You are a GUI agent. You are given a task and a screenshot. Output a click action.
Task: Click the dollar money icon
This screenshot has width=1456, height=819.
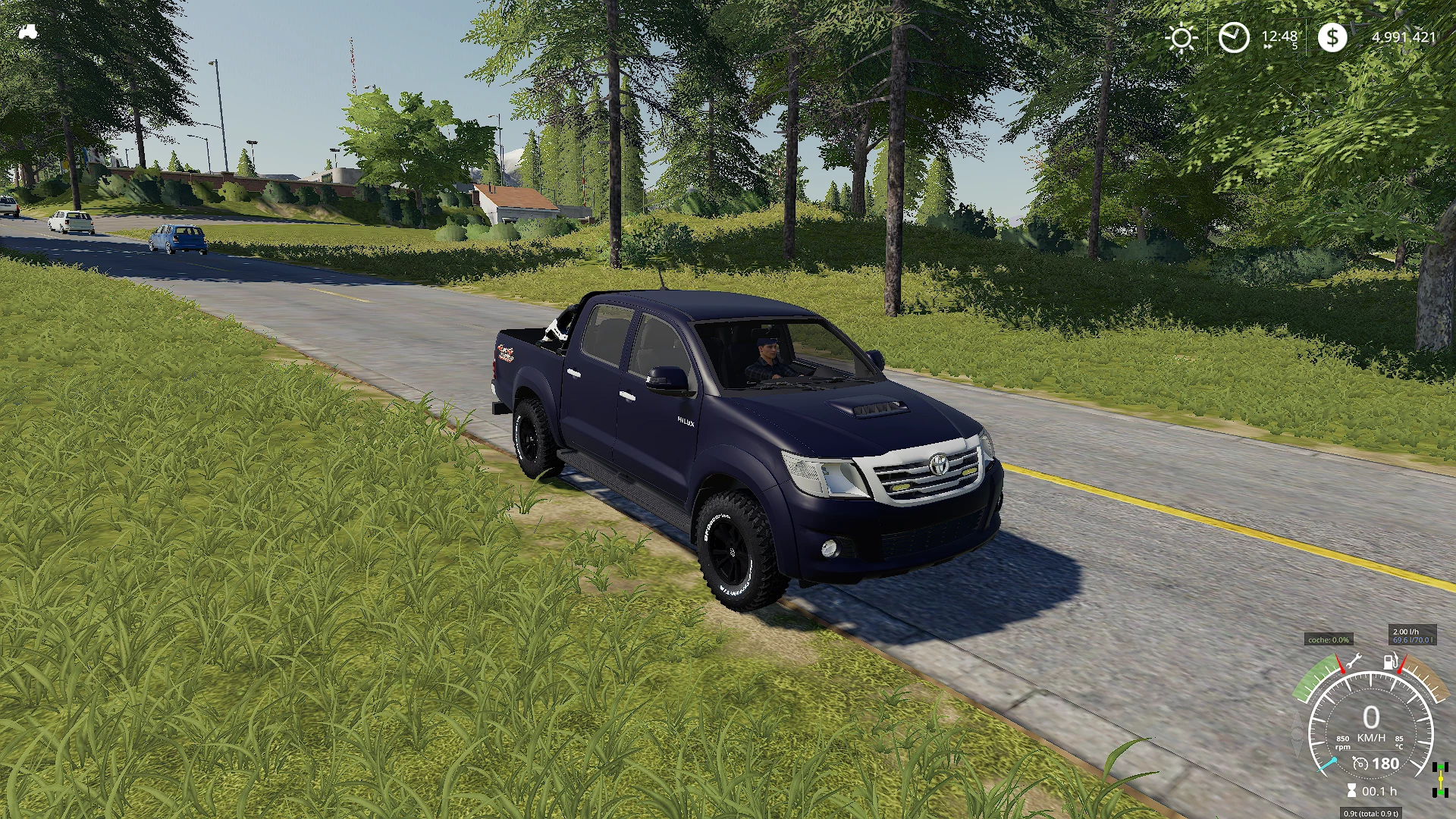(1333, 36)
